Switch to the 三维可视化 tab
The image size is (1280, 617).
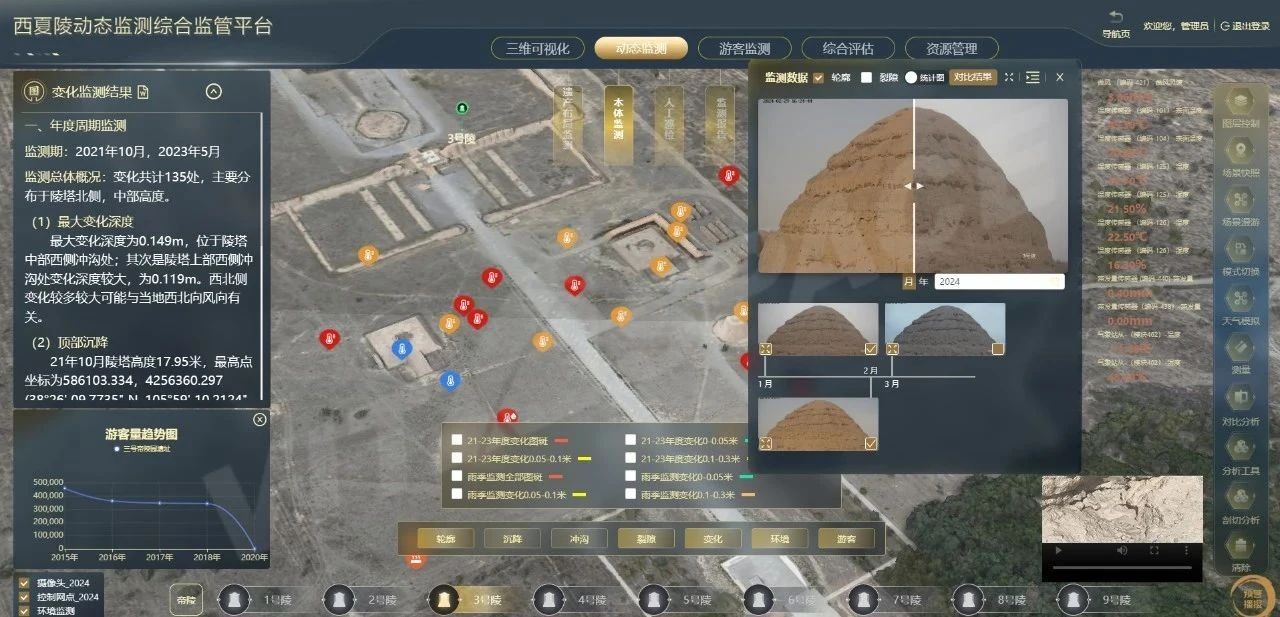tap(537, 48)
